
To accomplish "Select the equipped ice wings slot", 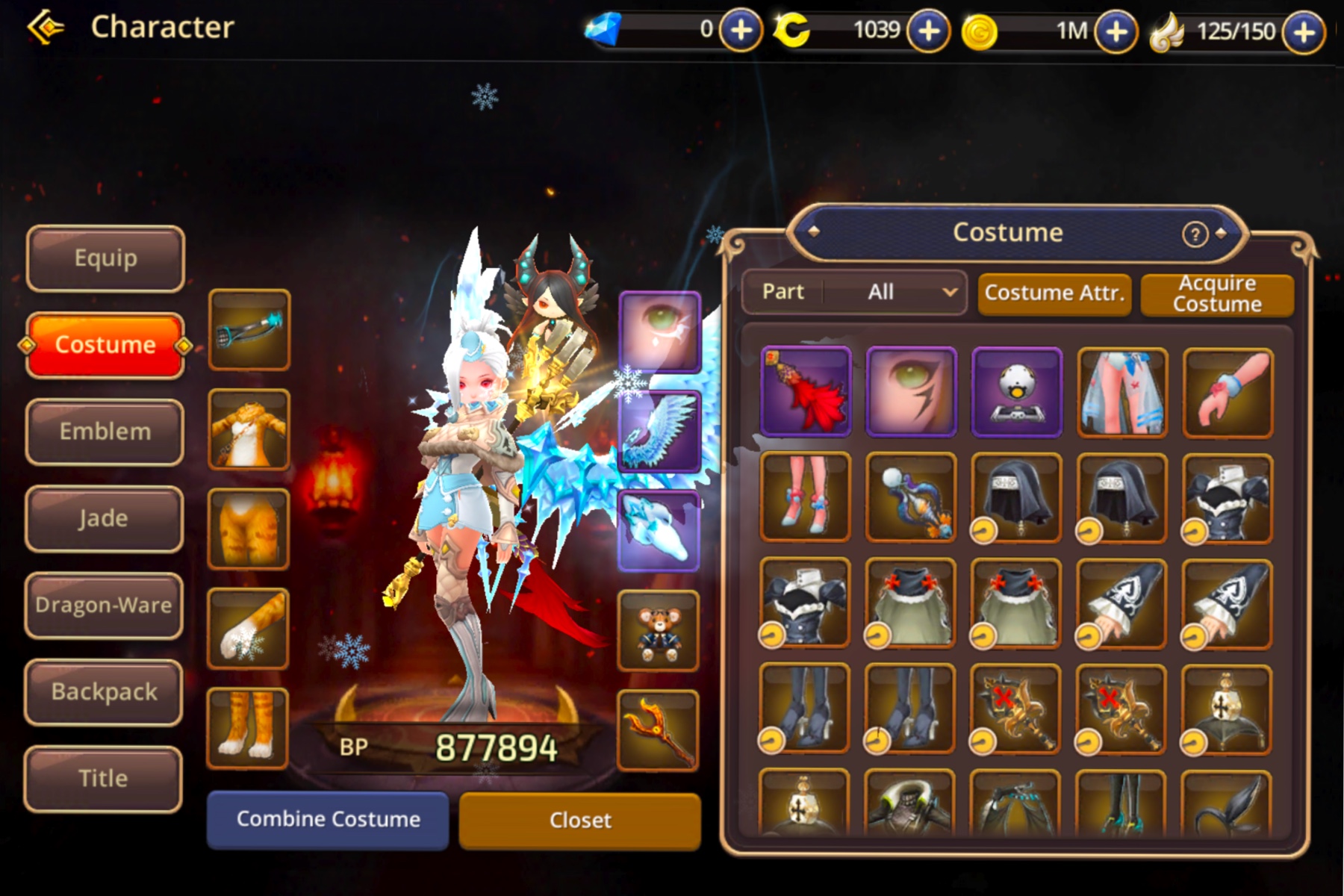I will (659, 432).
